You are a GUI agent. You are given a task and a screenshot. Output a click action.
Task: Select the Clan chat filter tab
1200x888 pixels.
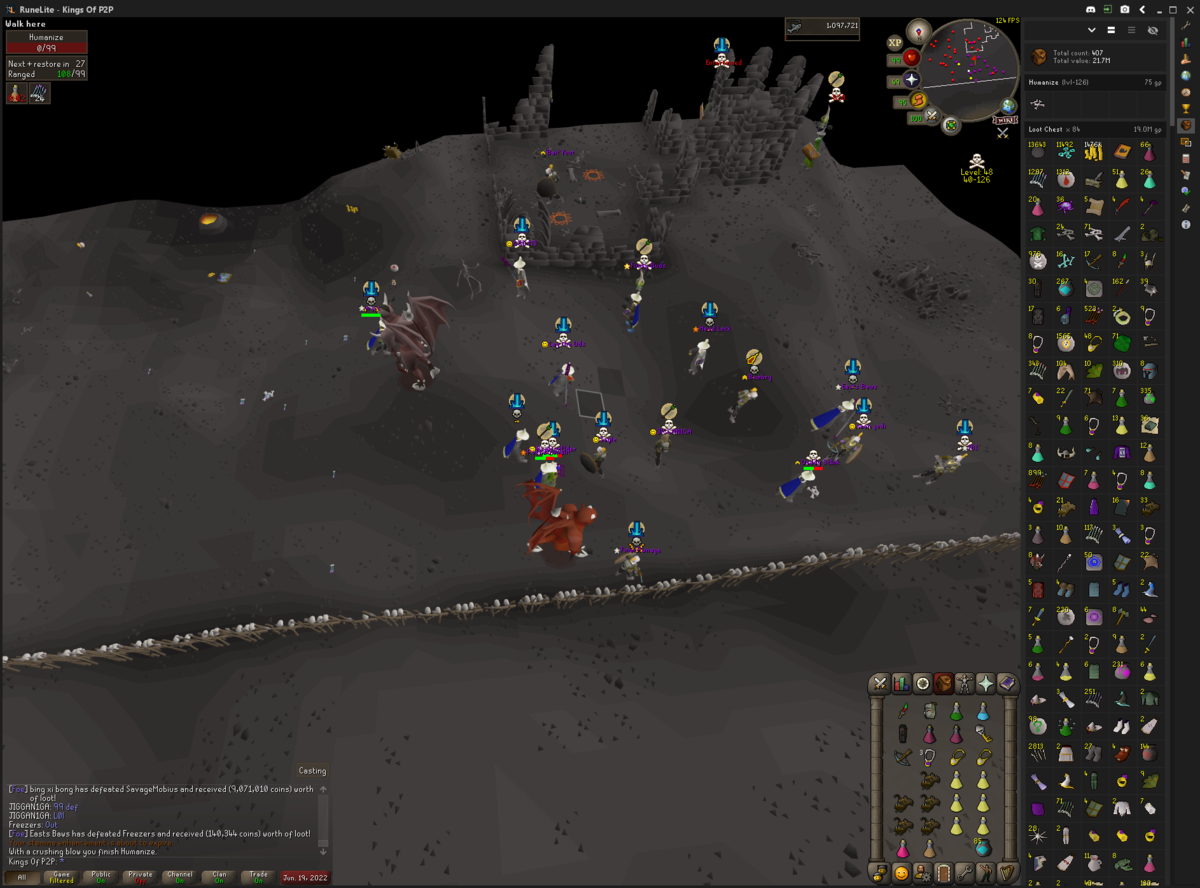click(219, 877)
